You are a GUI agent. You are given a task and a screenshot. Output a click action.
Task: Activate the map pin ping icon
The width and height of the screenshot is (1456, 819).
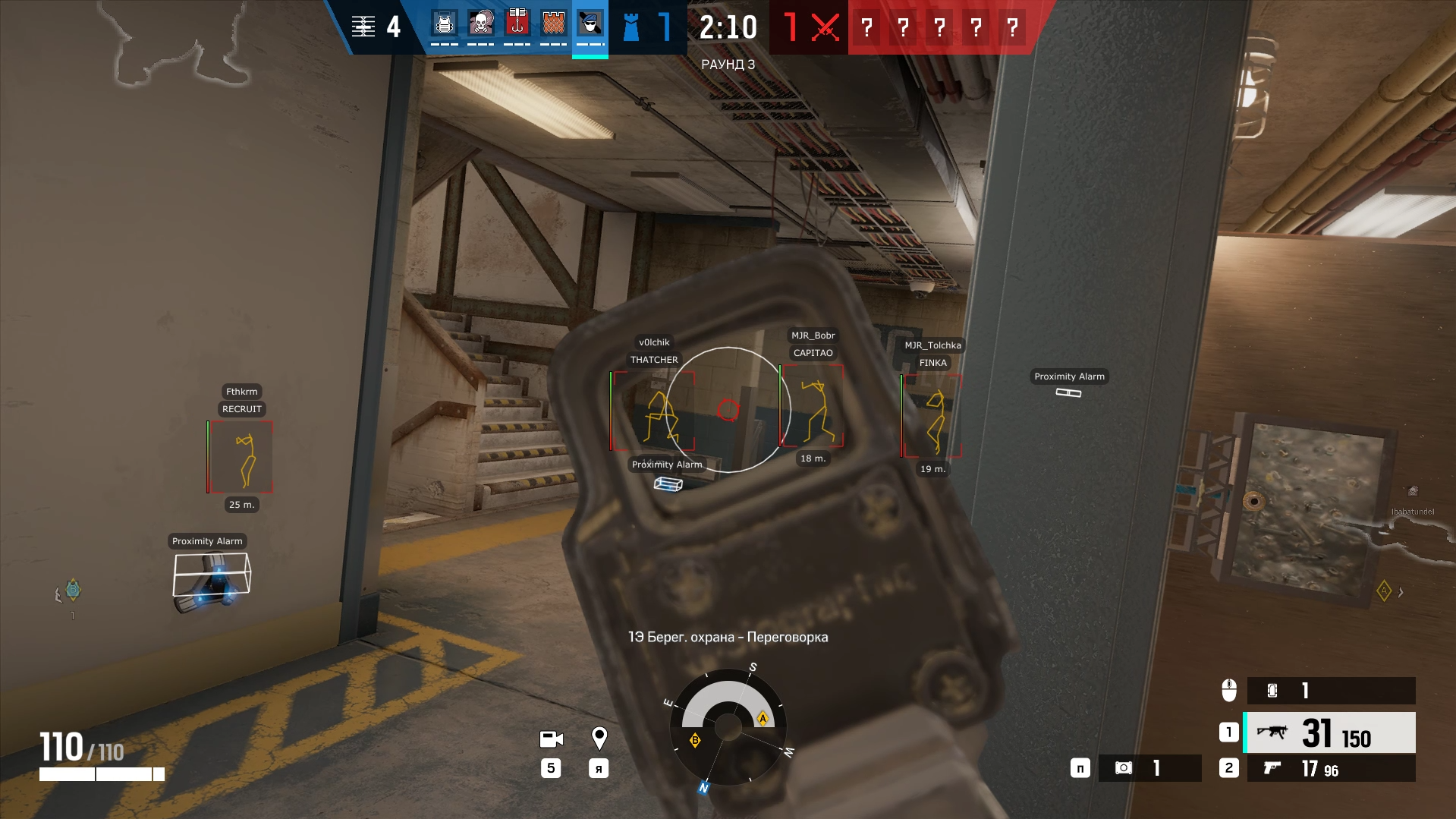[599, 737]
